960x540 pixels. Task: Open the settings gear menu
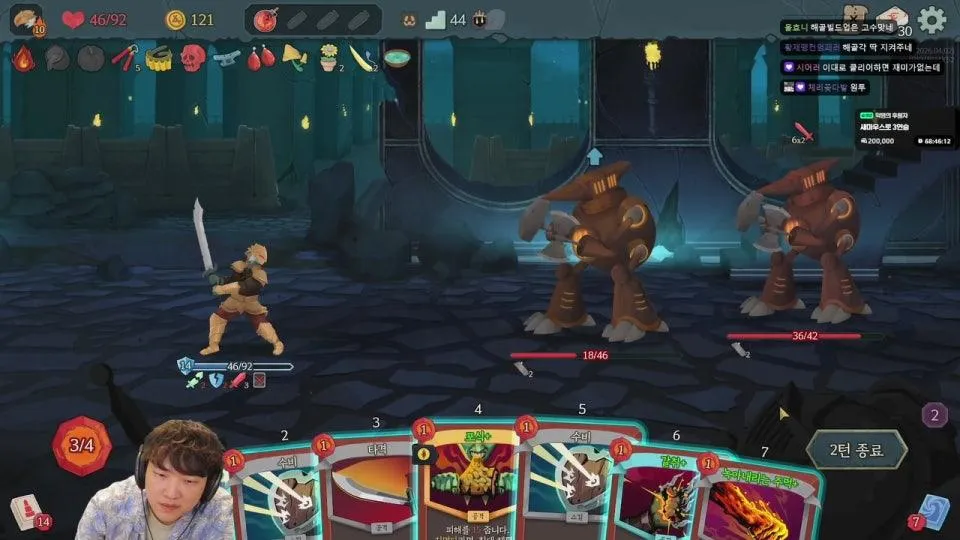(932, 19)
